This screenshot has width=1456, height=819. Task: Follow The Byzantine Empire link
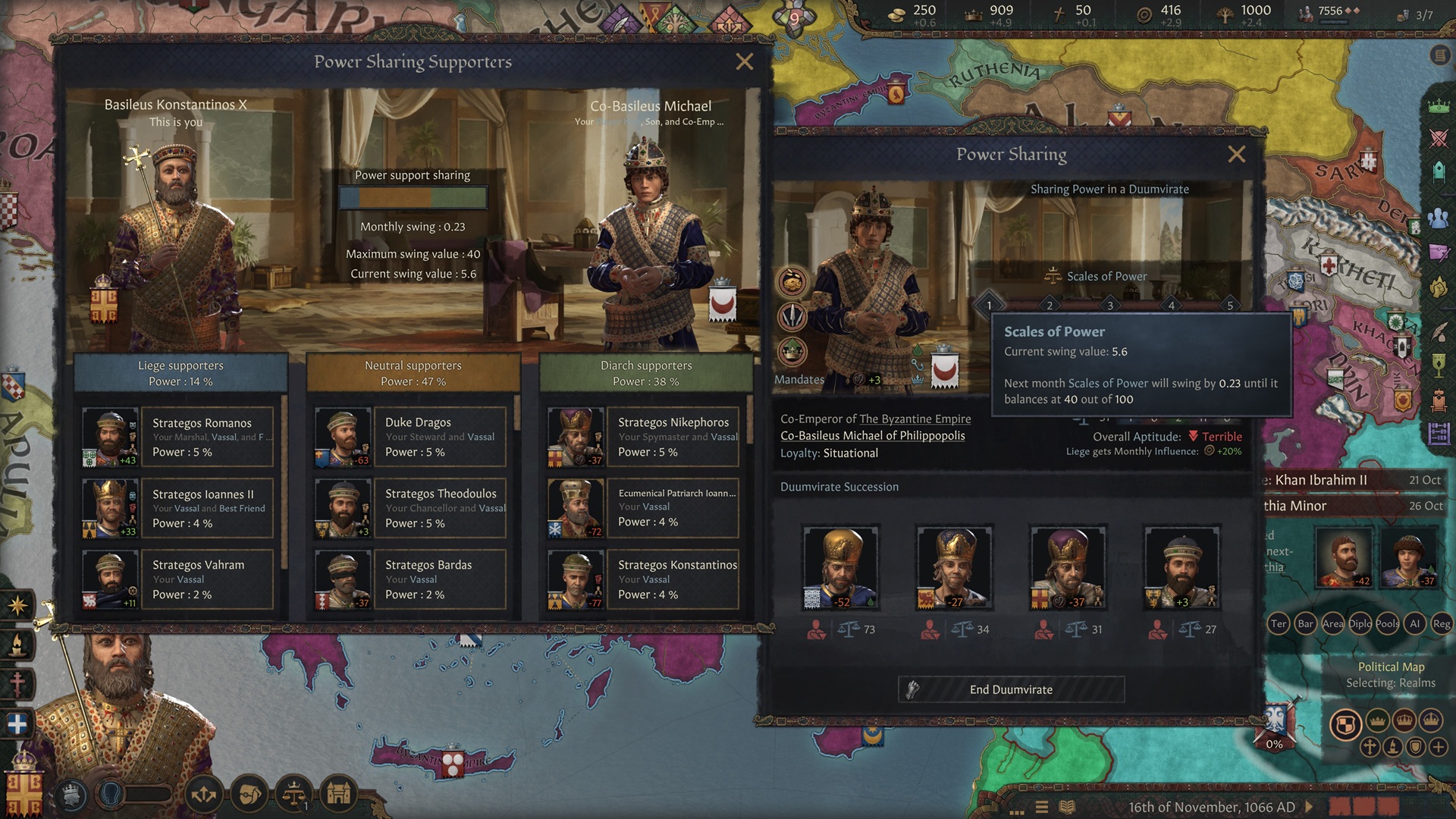(915, 419)
